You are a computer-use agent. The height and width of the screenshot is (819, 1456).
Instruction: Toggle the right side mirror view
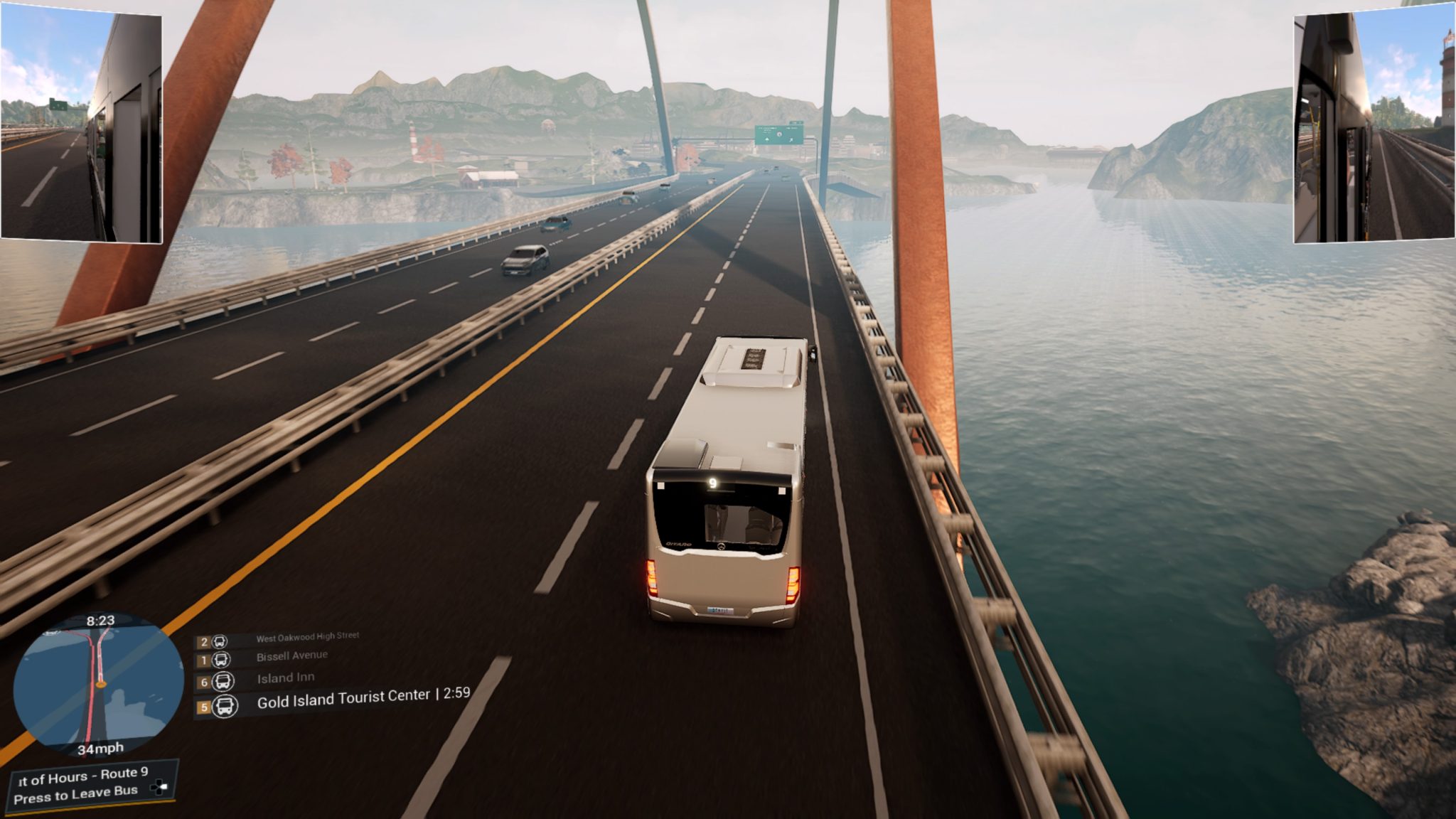click(x=1374, y=124)
